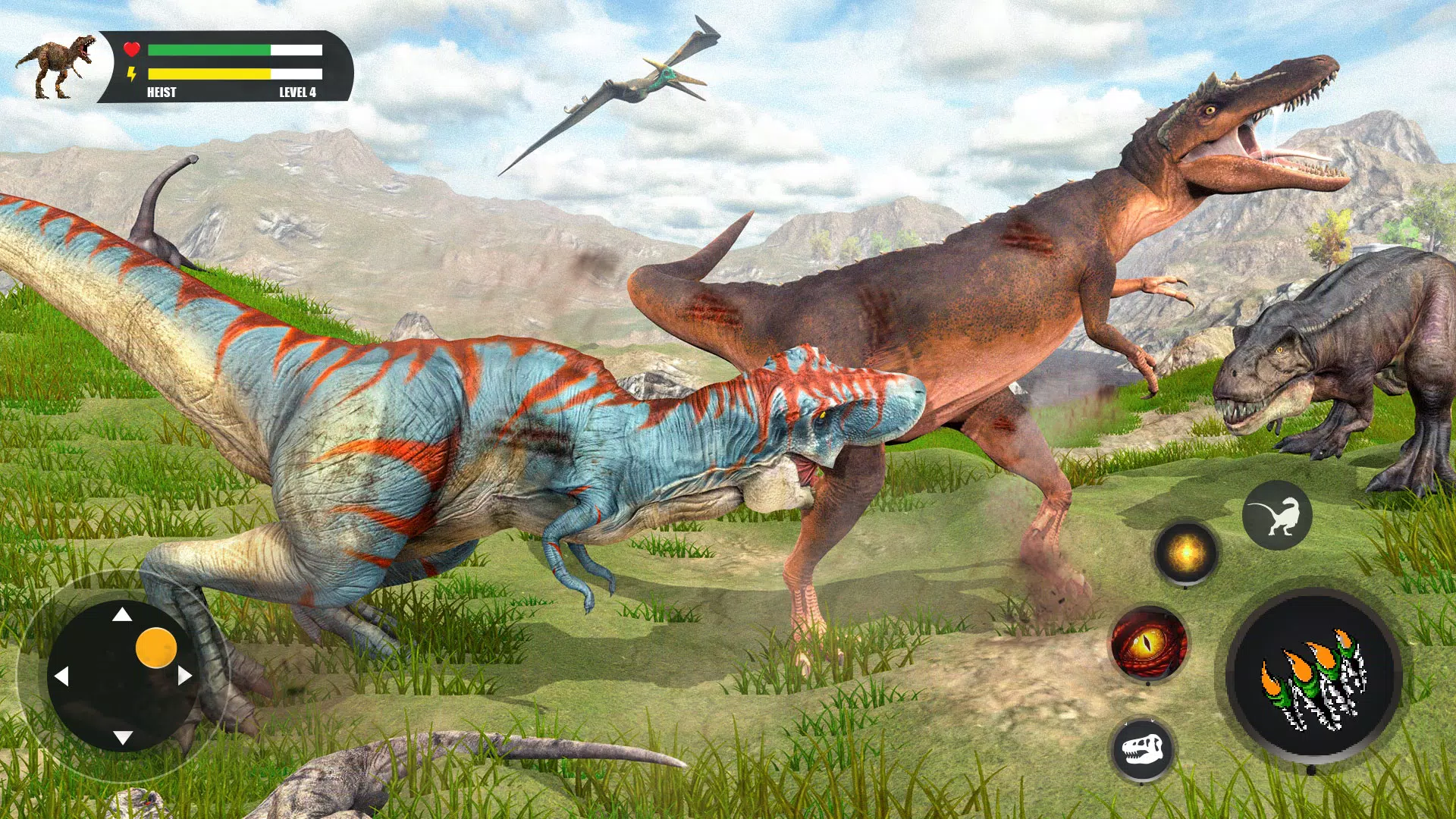Tap the dinosaur skull button

pos(1142,749)
